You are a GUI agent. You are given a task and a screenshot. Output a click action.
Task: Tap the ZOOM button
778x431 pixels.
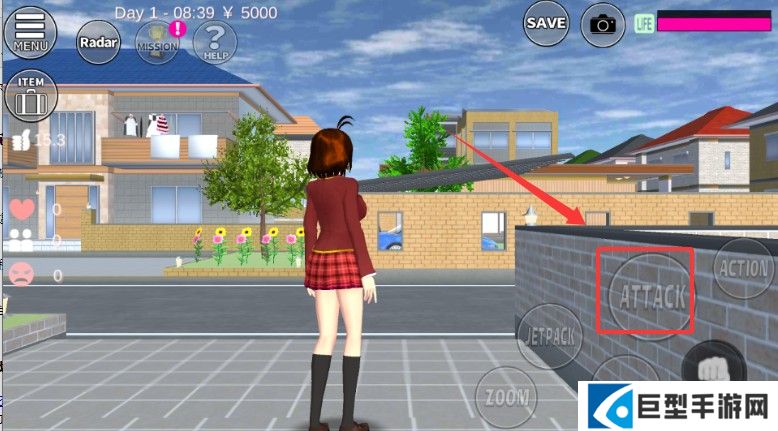point(506,396)
